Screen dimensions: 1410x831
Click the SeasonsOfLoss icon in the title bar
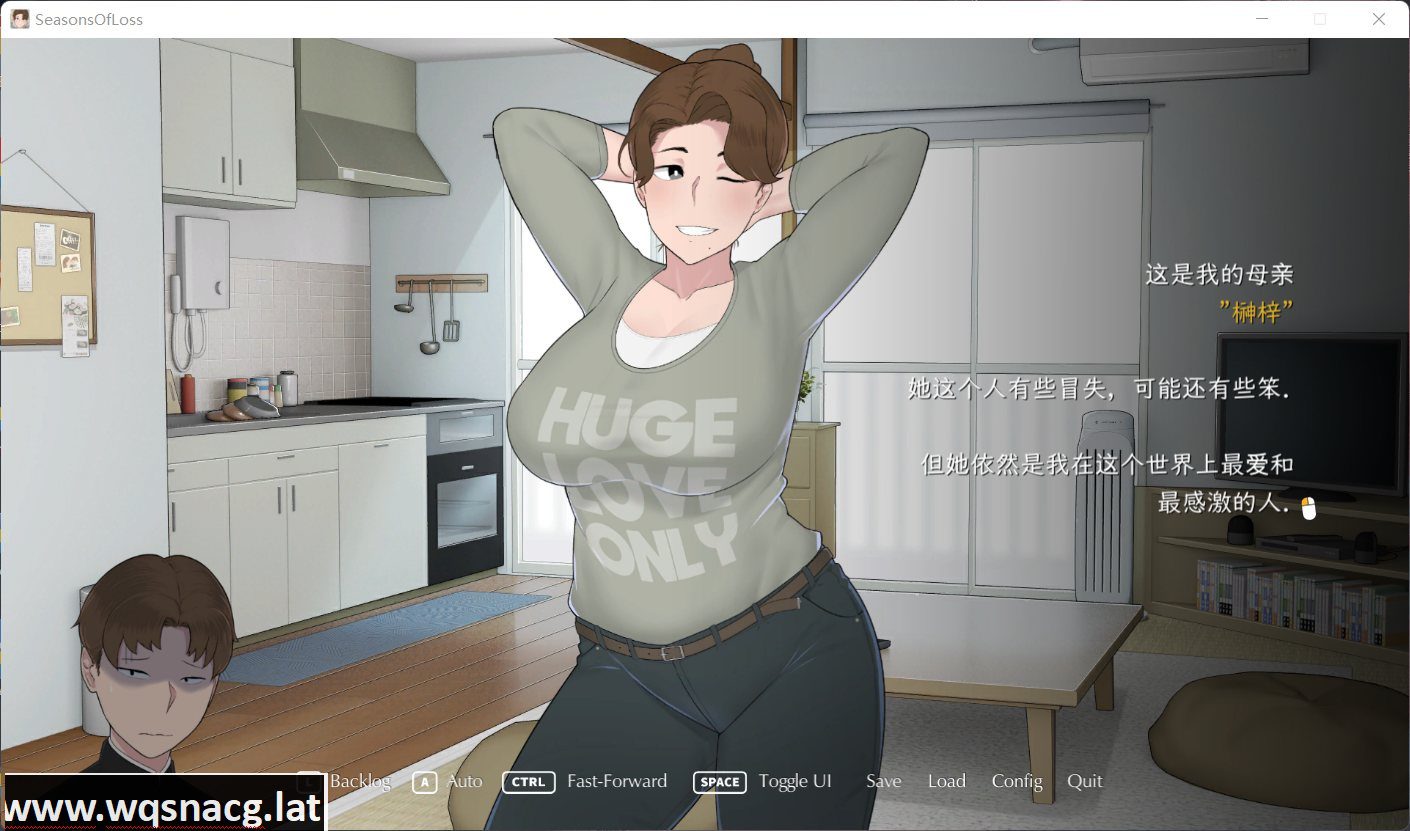tap(19, 18)
